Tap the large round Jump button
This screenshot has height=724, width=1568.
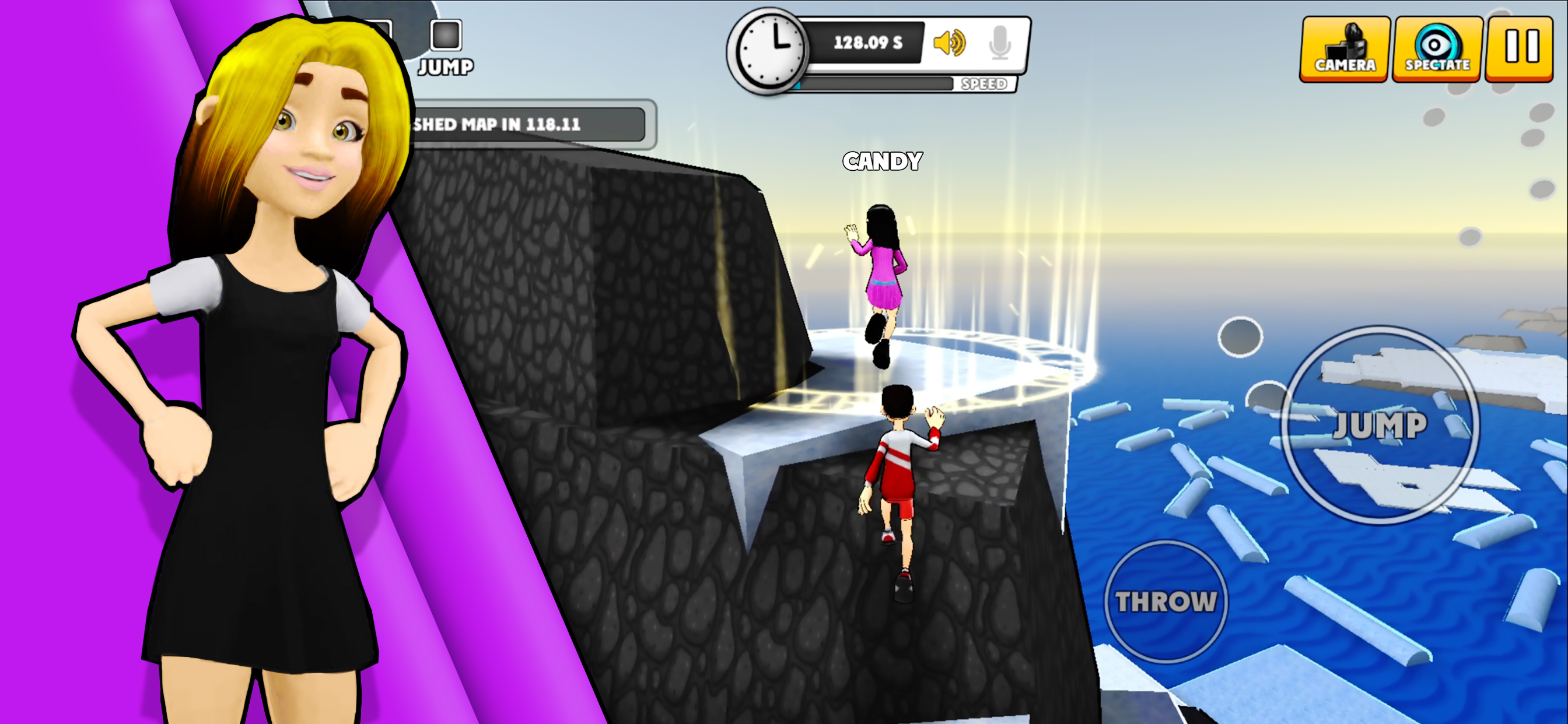(x=1380, y=425)
